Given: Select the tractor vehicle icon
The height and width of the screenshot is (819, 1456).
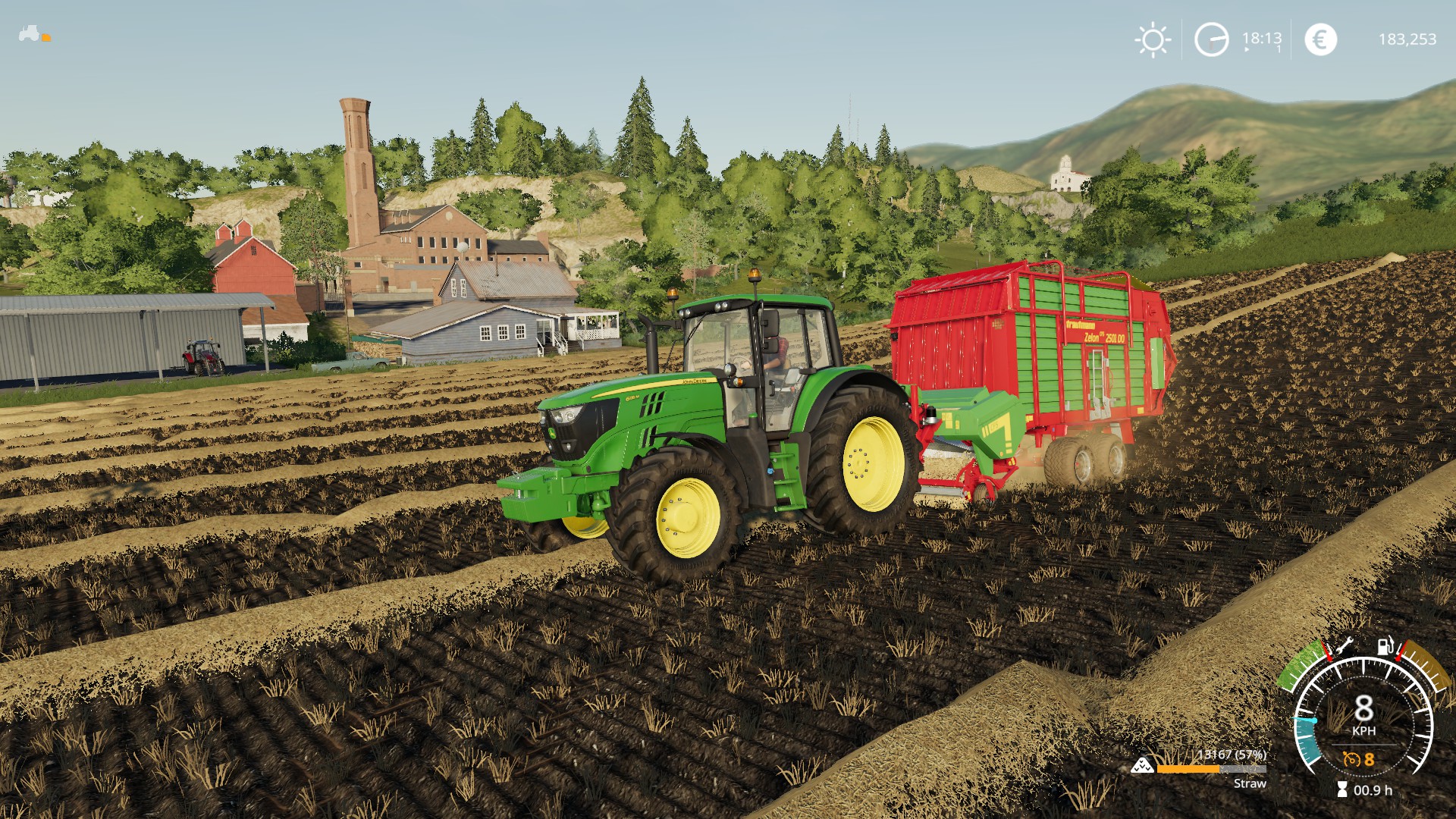Looking at the screenshot, I should (x=30, y=33).
